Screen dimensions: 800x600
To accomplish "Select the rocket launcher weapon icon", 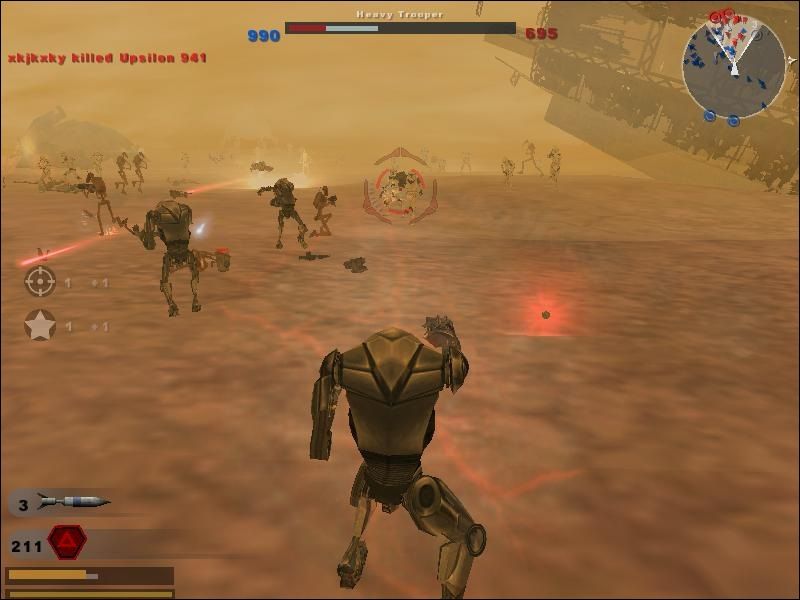I will coord(72,502).
